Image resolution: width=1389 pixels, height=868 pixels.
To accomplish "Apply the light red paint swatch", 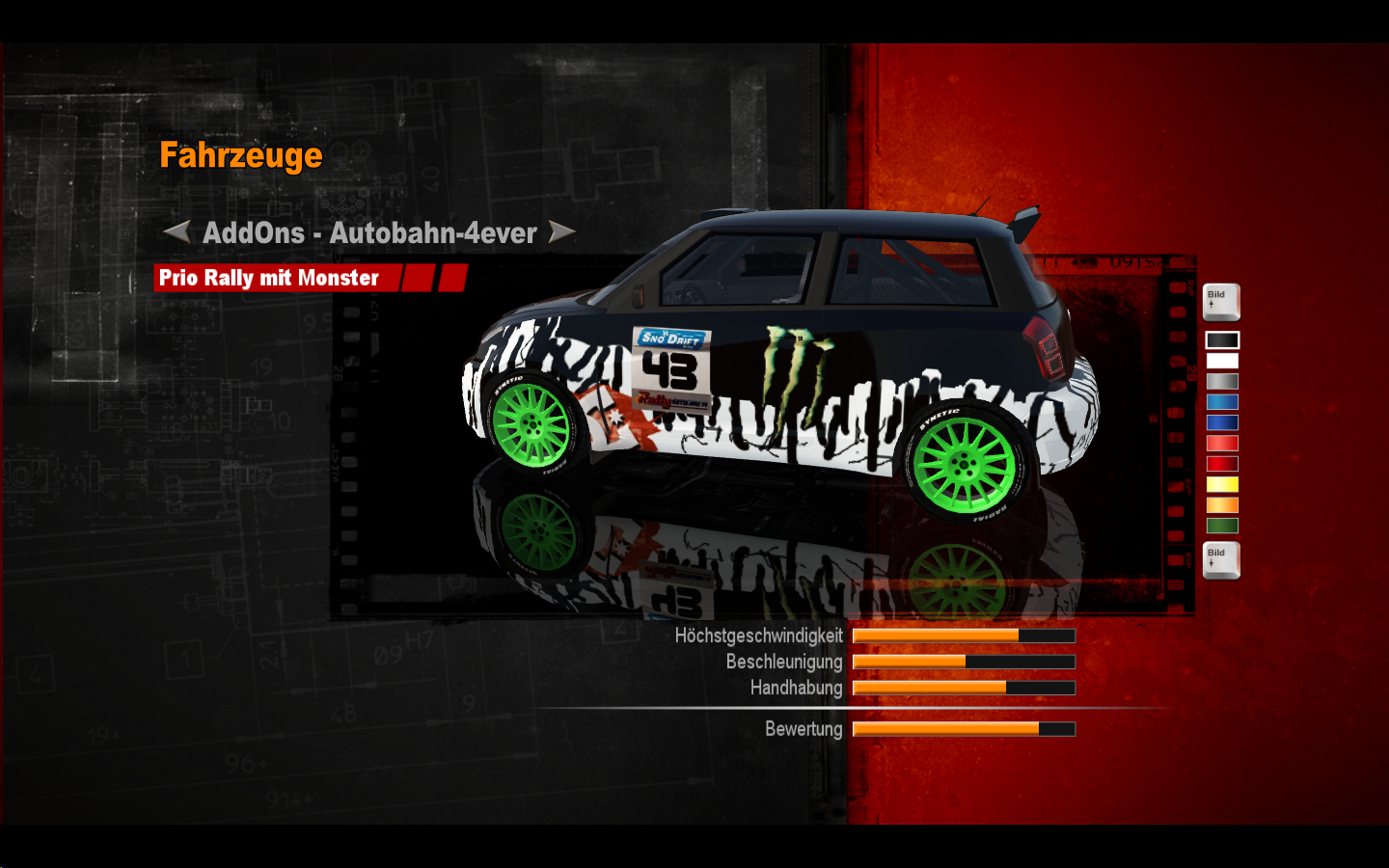I will (1222, 444).
